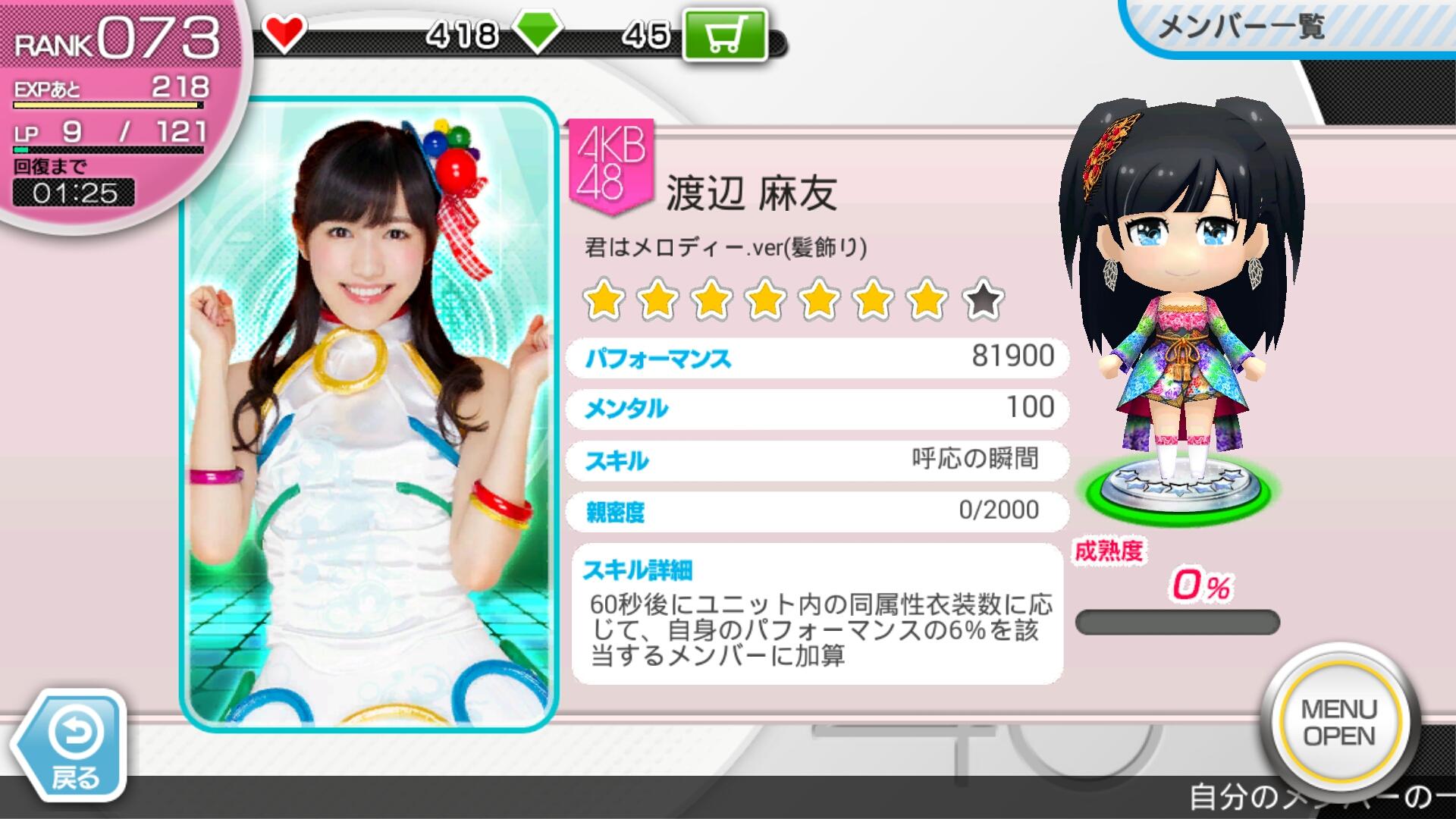This screenshot has width=1456, height=819.
Task: View the スキル詳細 description box
Action: [x=817, y=614]
